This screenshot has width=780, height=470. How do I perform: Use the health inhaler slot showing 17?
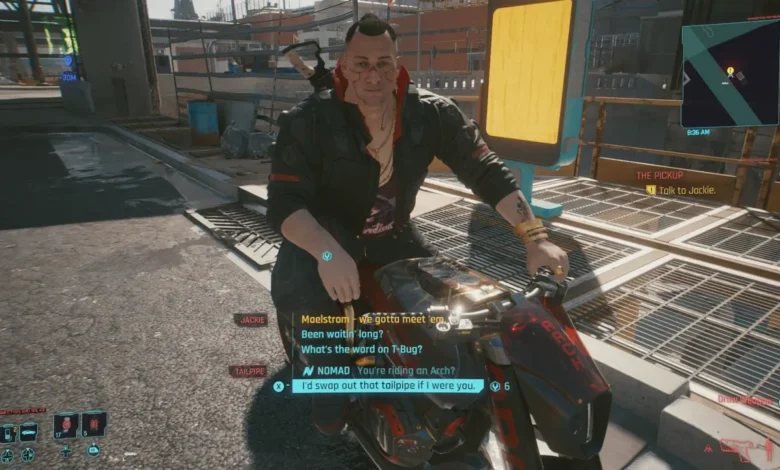(66, 424)
